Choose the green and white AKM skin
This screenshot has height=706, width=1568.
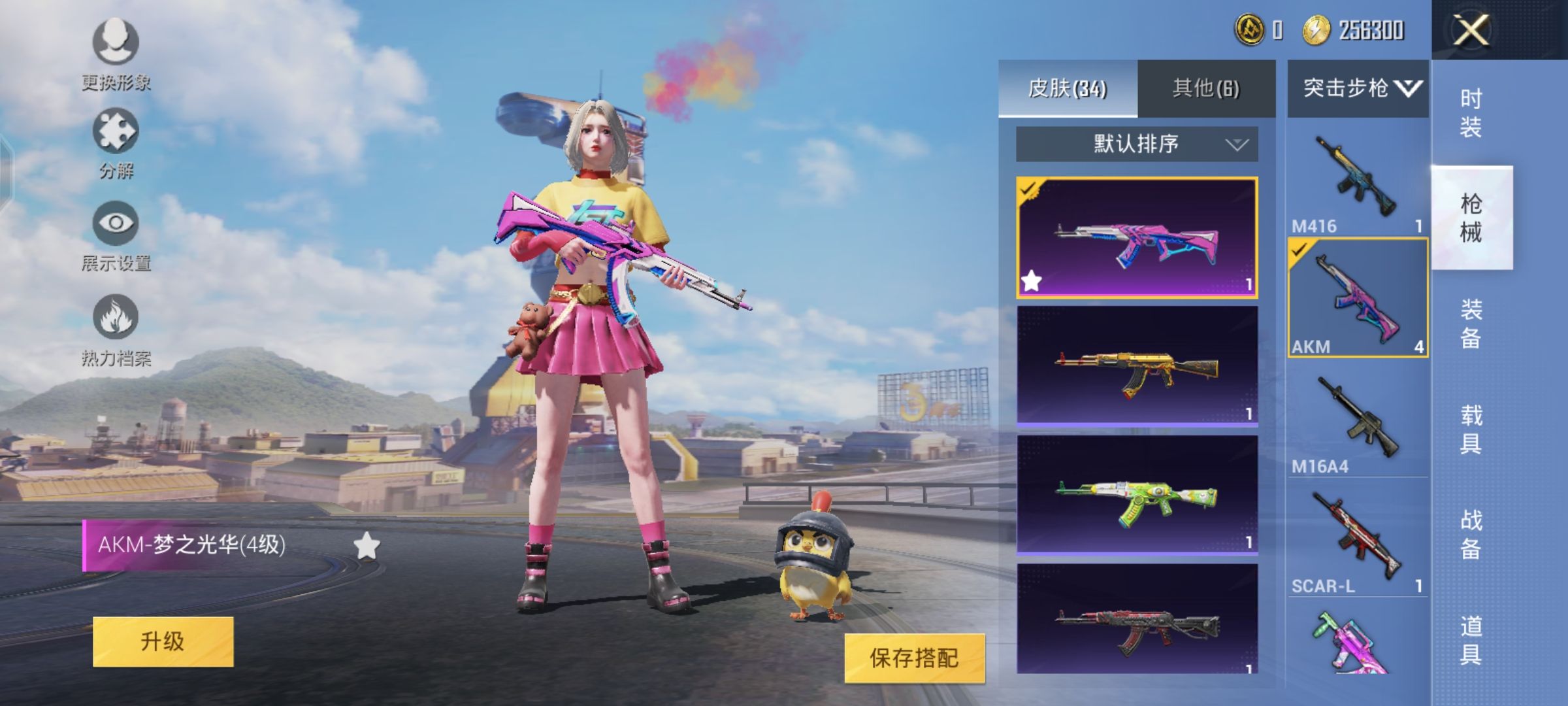pyautogui.click(x=1137, y=496)
